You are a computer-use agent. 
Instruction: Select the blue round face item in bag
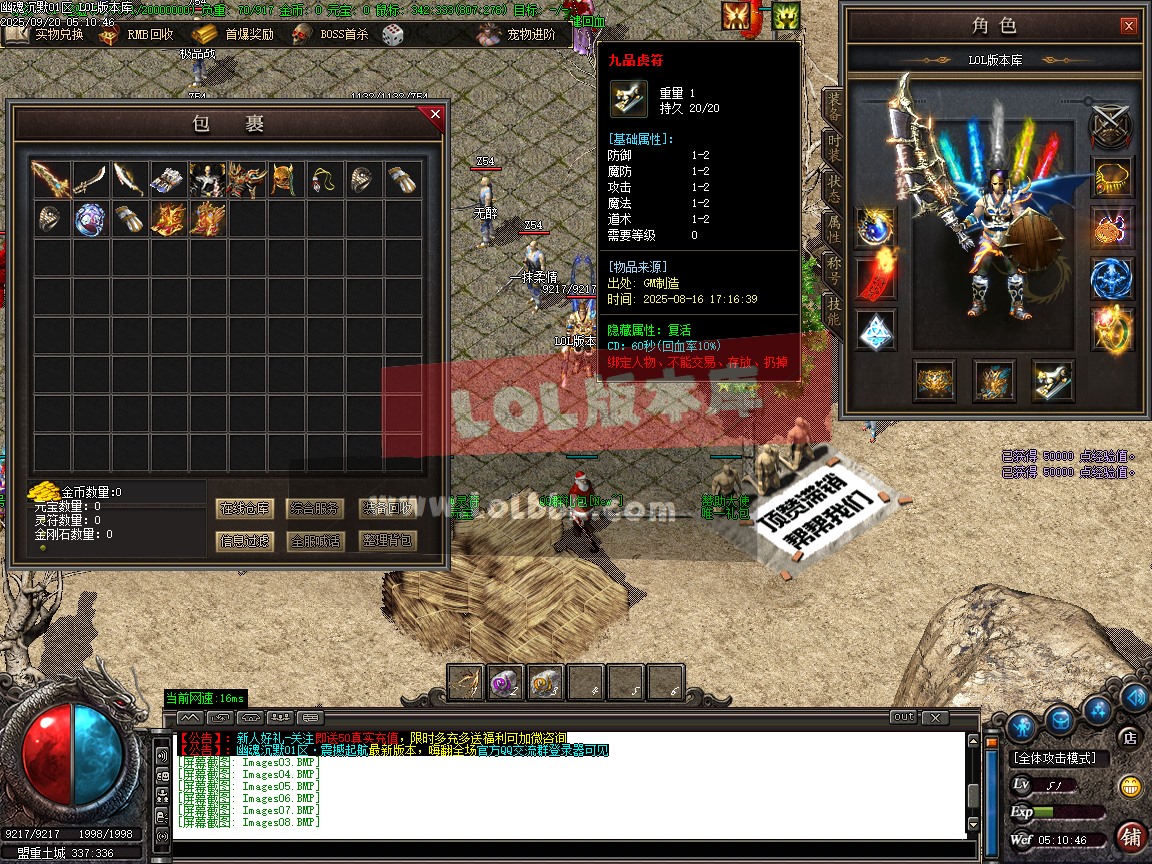pos(90,218)
